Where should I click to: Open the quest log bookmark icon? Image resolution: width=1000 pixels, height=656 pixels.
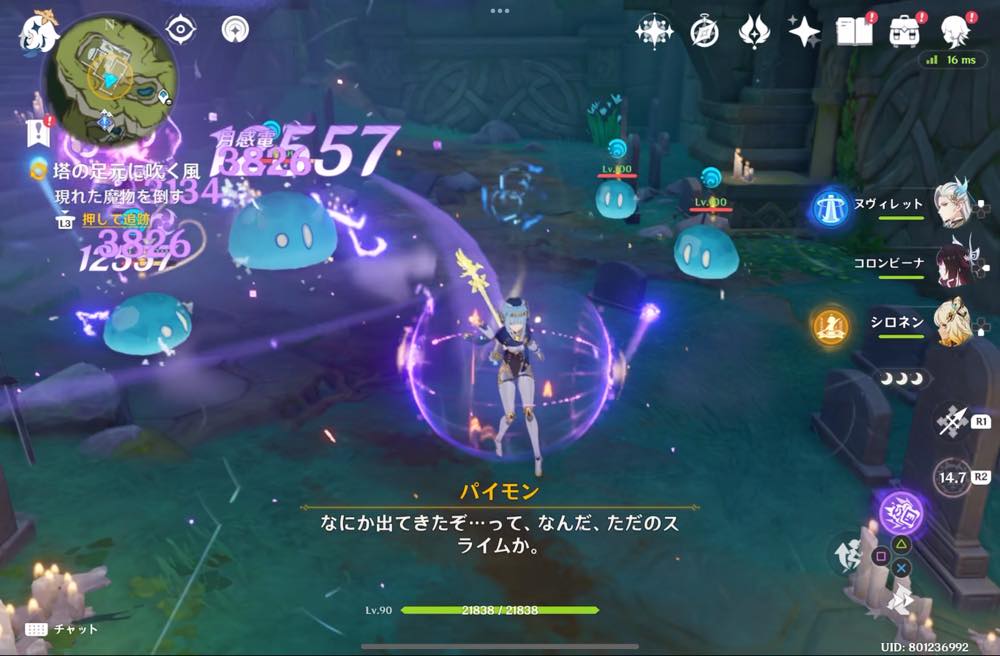pyautogui.click(x=38, y=131)
